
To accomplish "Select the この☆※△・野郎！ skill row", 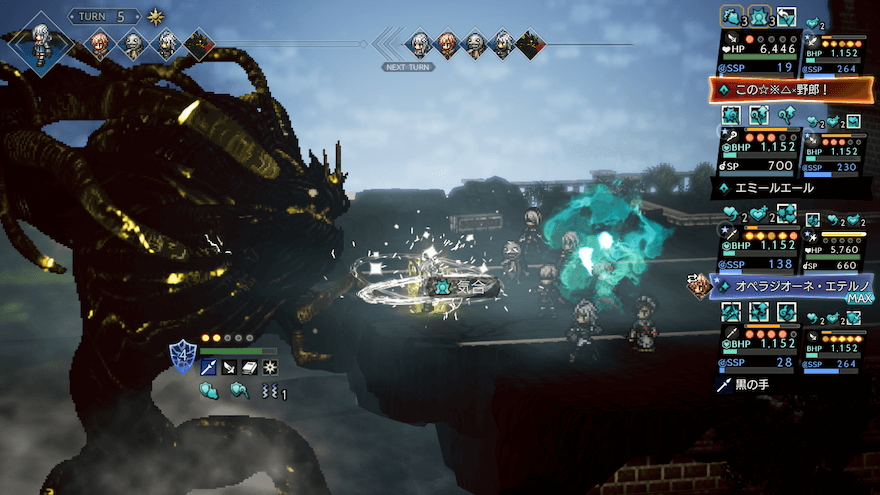I will 788,90.
